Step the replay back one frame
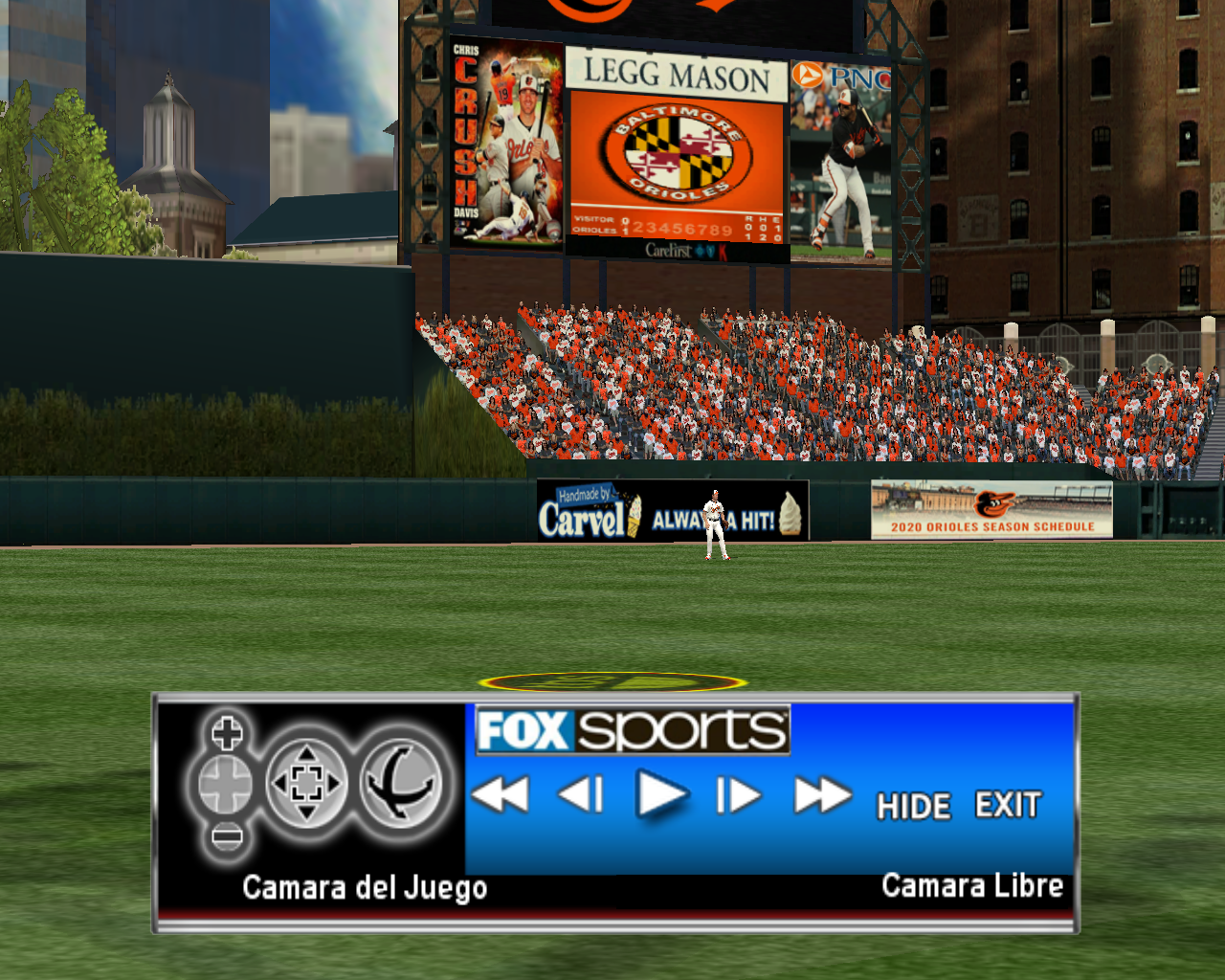This screenshot has width=1225, height=980. coord(581,794)
